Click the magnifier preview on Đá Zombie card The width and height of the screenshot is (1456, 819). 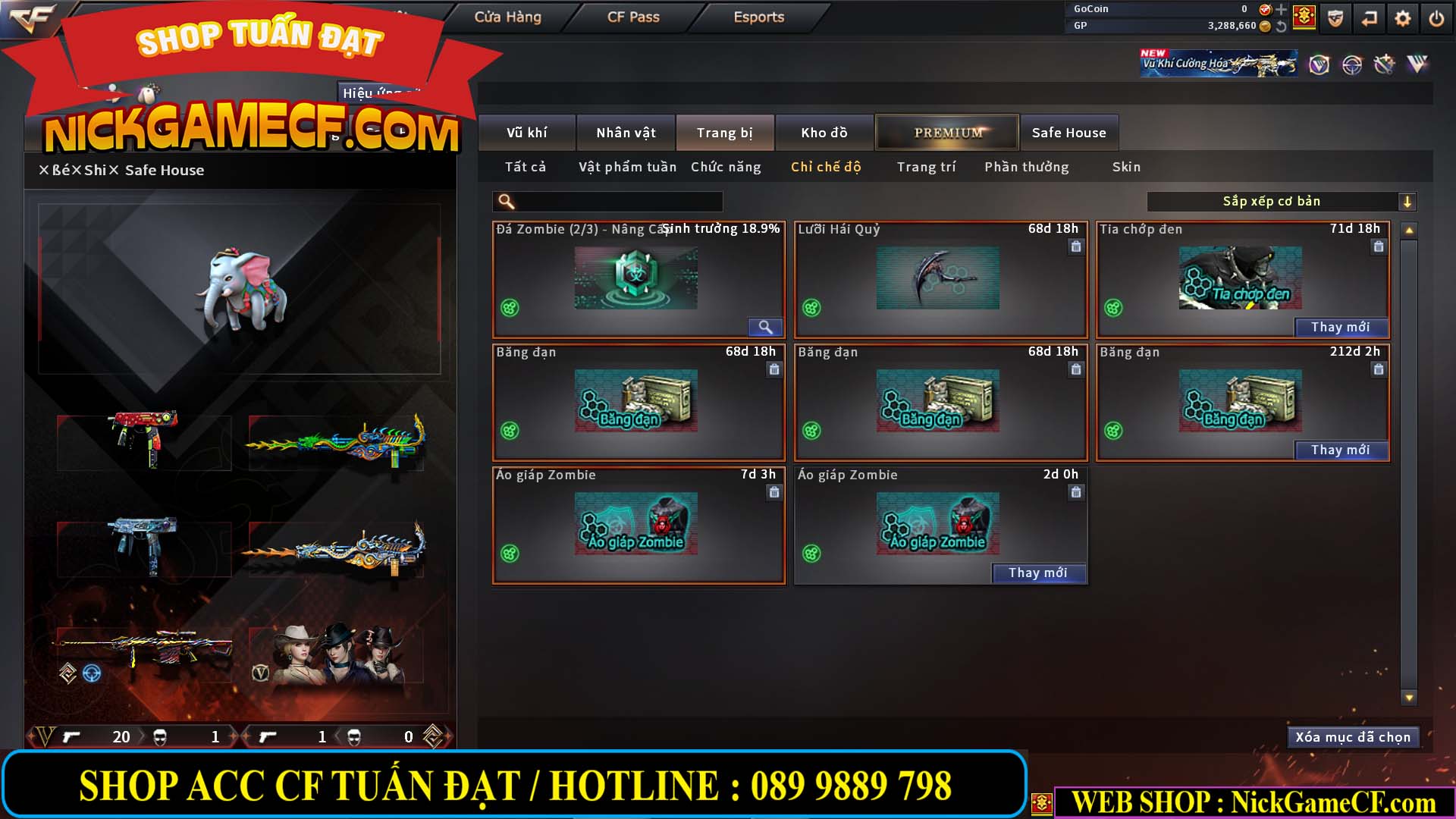(765, 327)
